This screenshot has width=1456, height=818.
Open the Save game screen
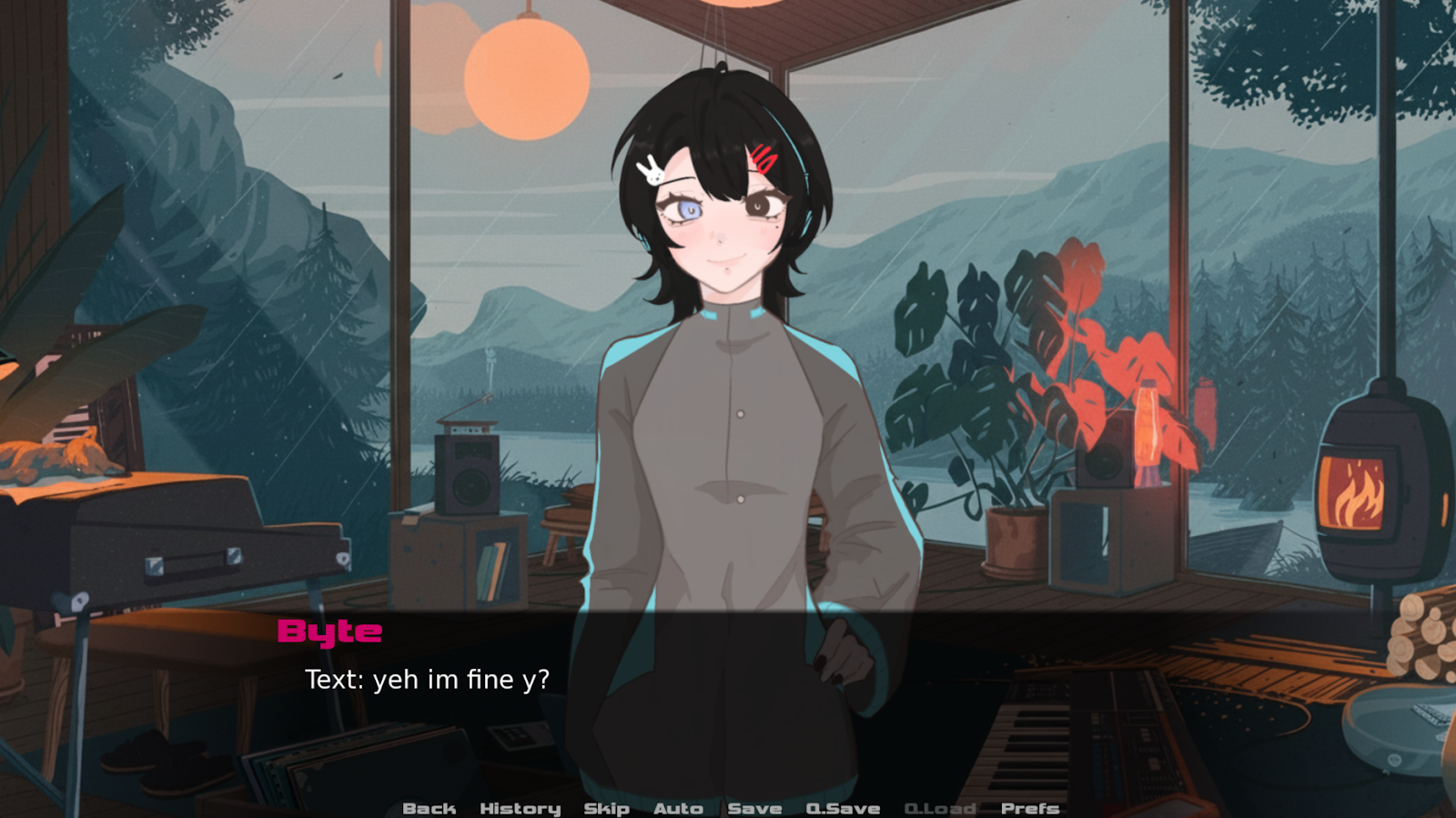tap(754, 808)
